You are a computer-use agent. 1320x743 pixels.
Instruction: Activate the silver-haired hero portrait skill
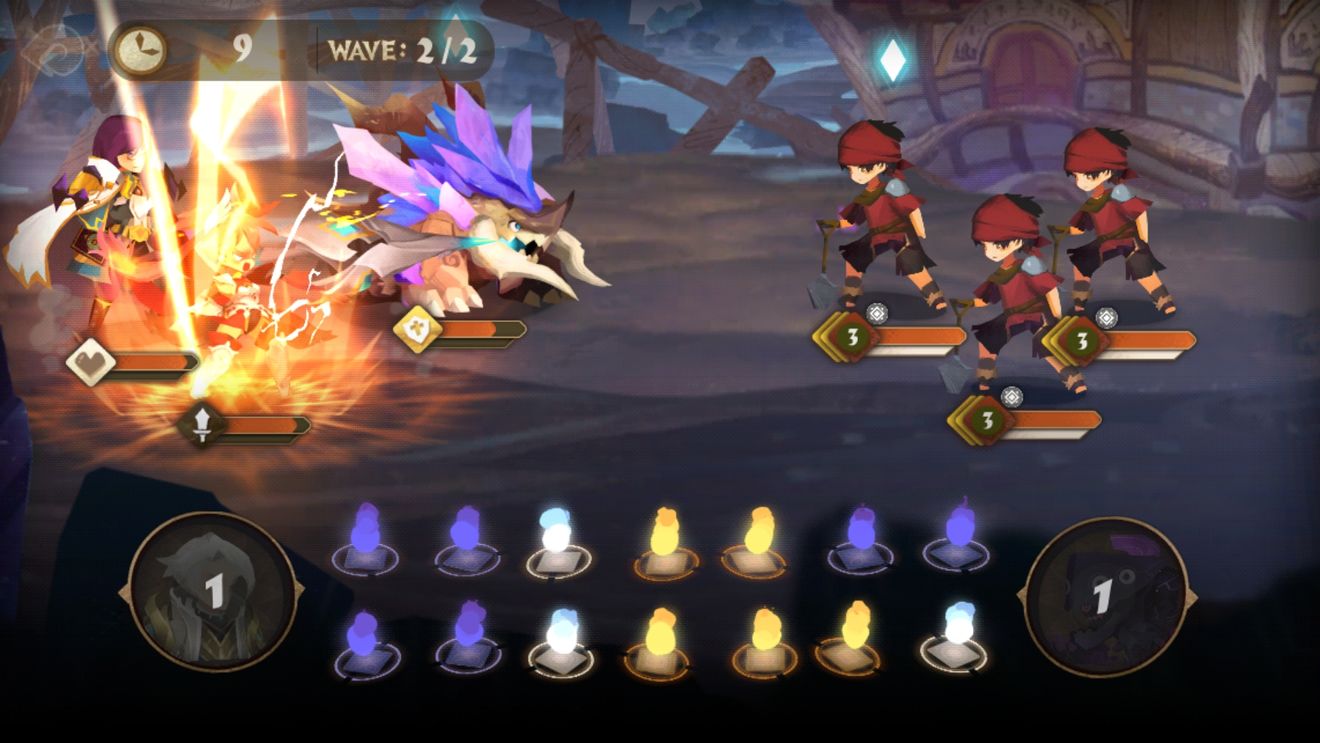pos(212,592)
